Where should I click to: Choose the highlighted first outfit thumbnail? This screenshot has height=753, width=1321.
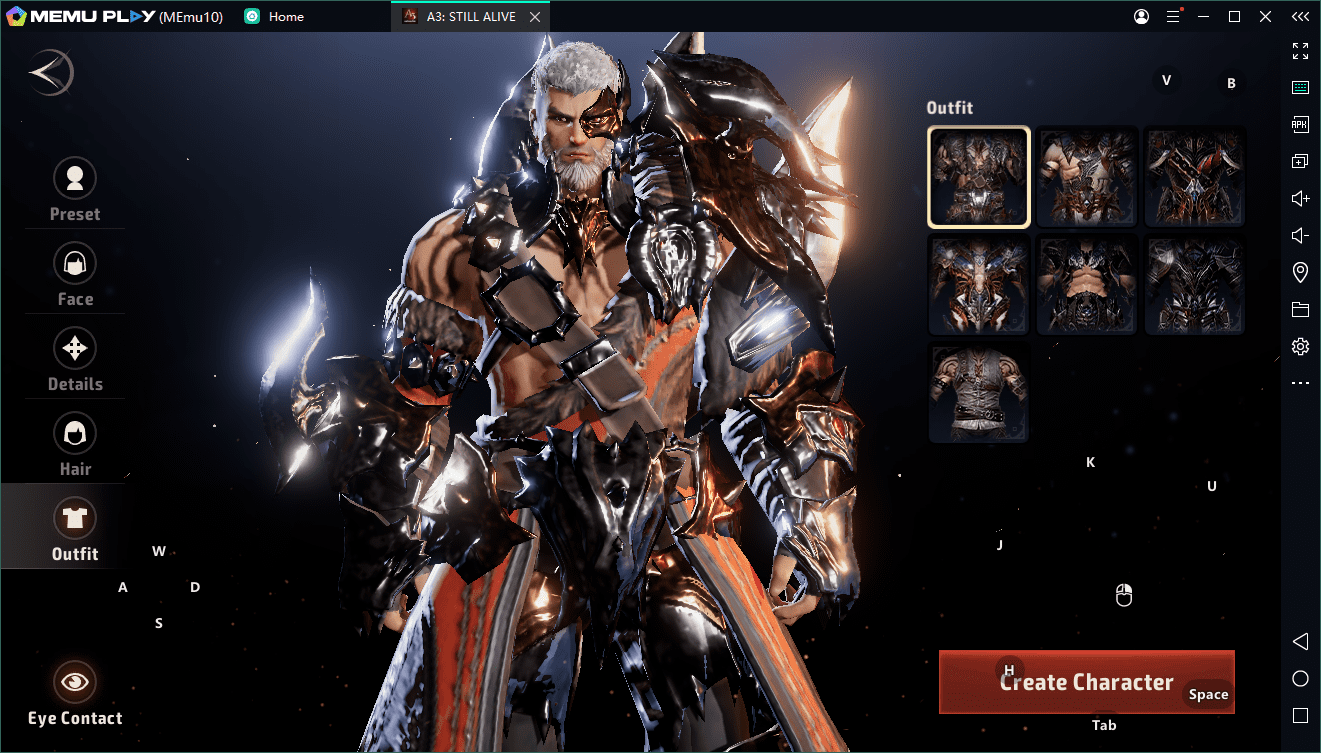(979, 177)
